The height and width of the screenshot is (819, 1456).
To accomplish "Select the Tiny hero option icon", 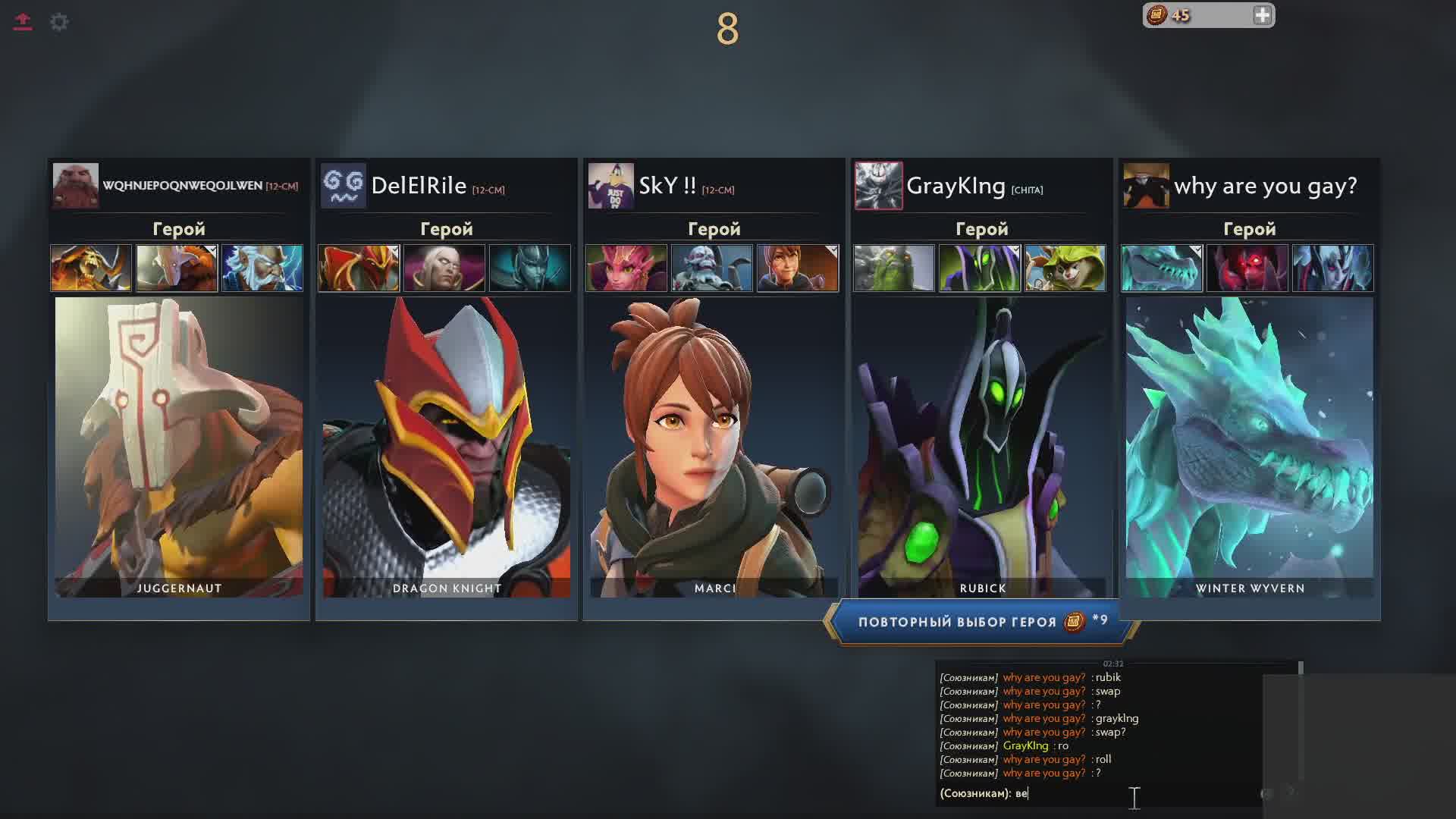I will 894,268.
